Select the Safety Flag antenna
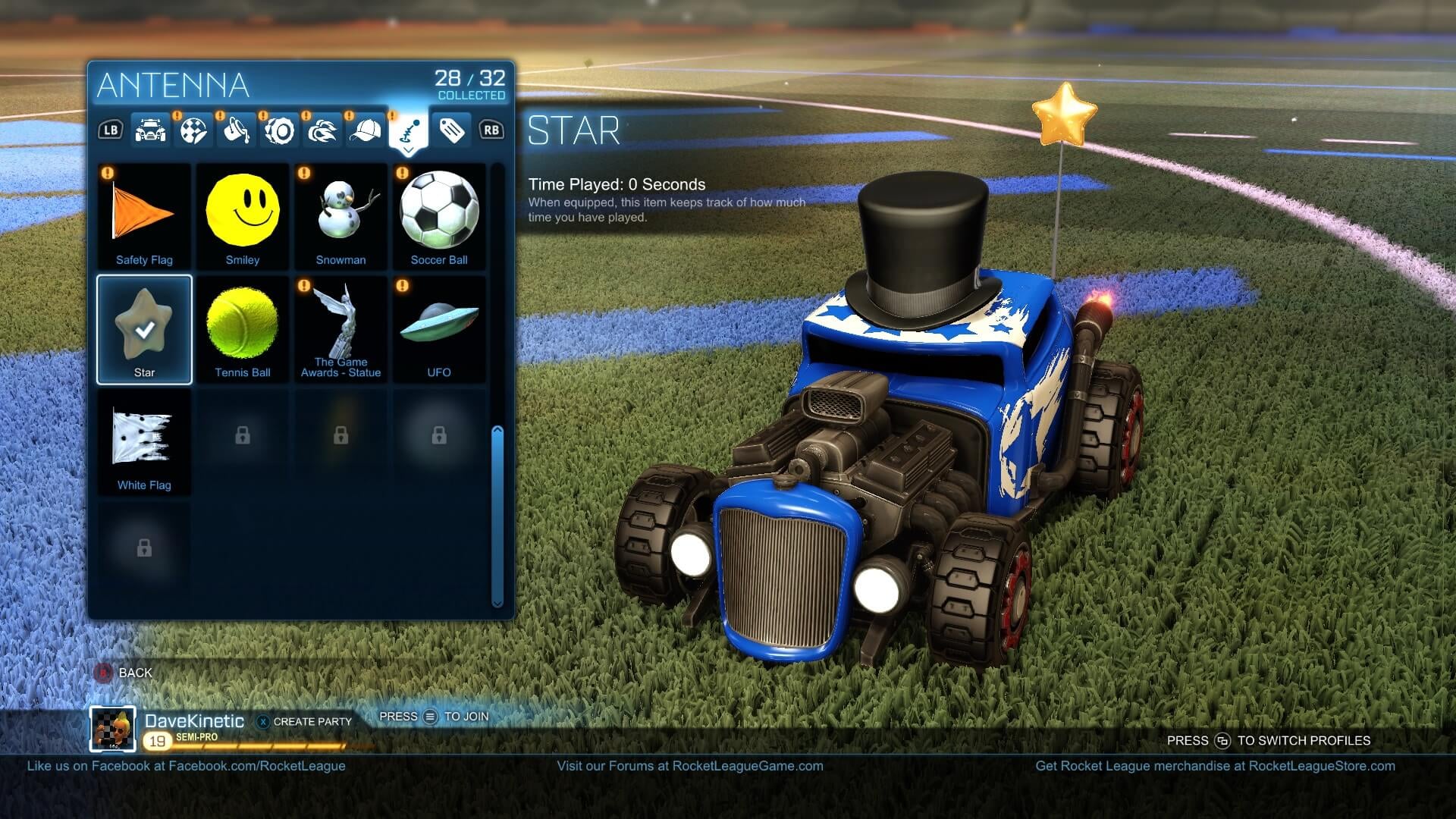 pos(144,212)
